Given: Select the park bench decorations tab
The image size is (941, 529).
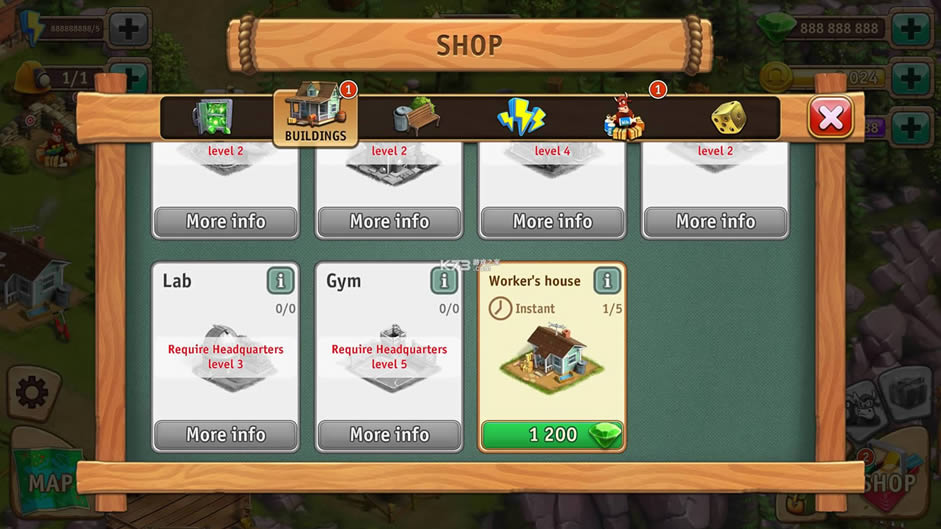Looking at the screenshot, I should 417,118.
